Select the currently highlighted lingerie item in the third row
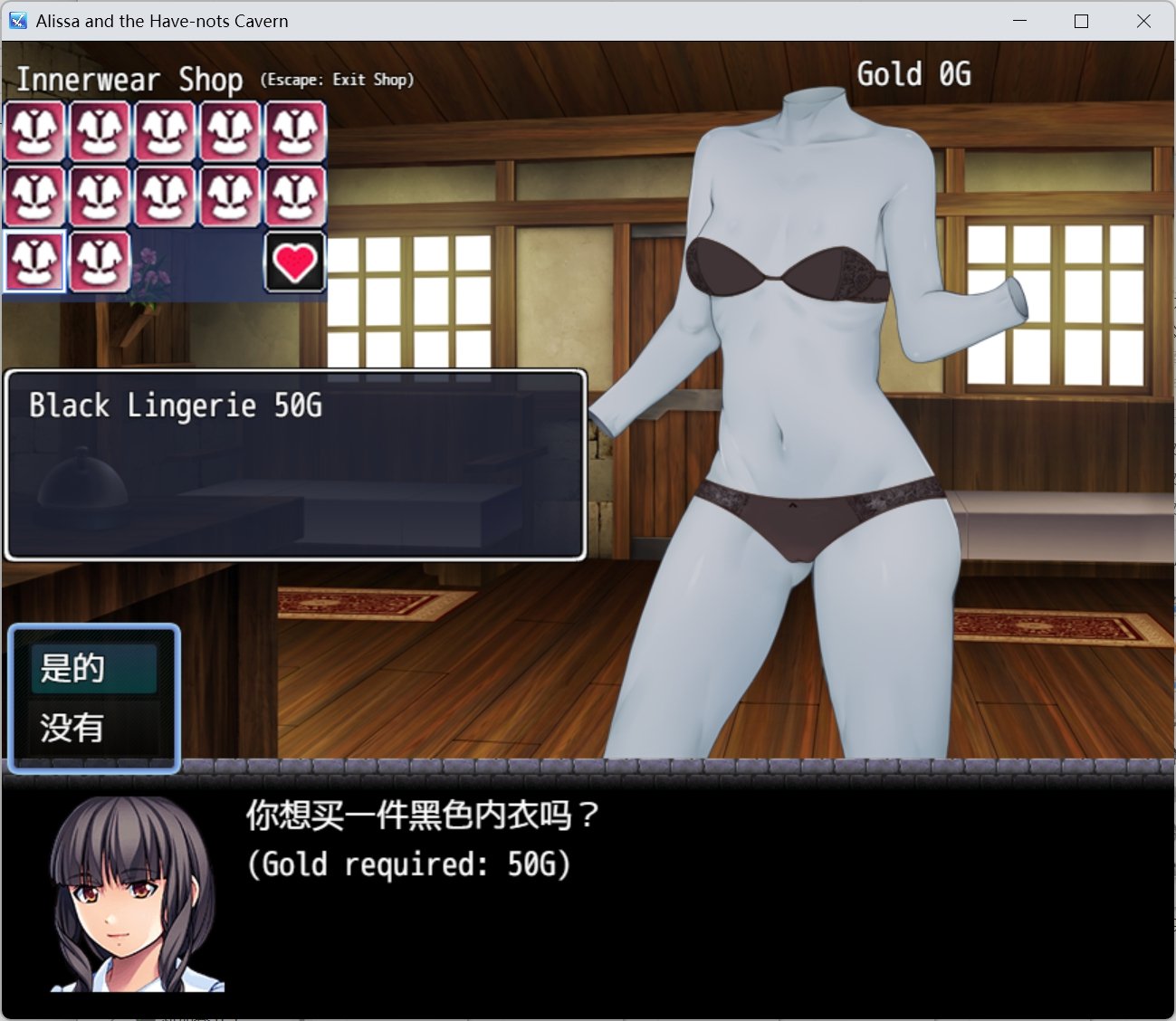 34,262
